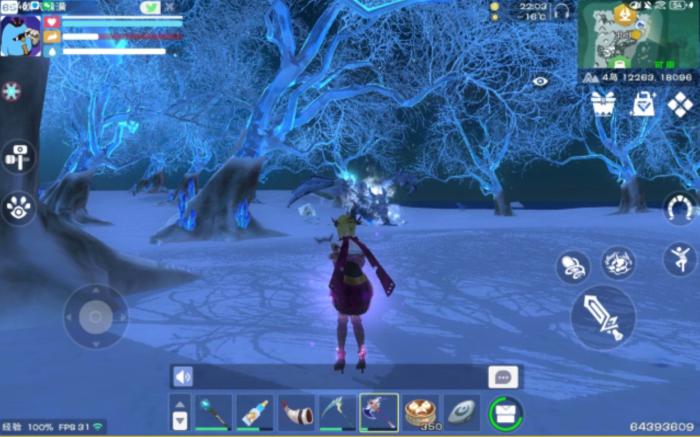700x437 pixels.
Task: Use the steamed buns food slot
Action: 421,411
